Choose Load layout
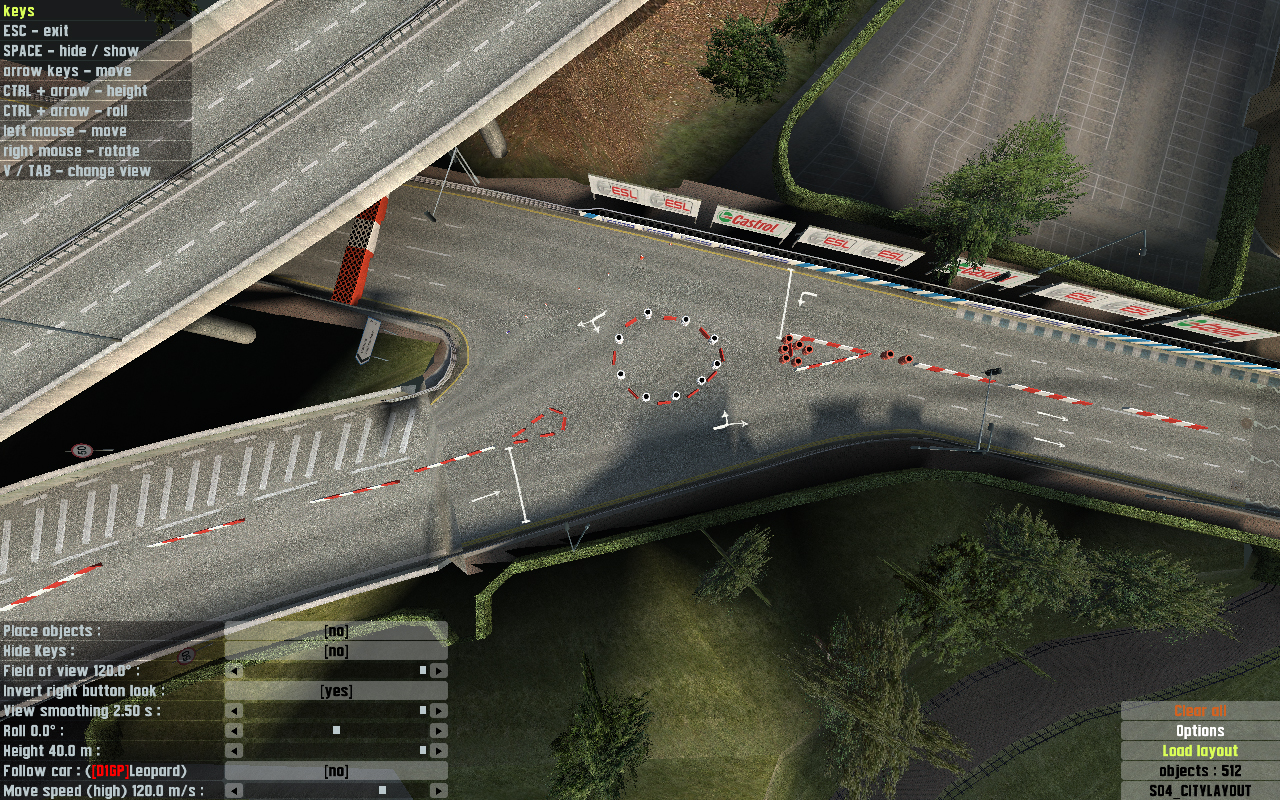This screenshot has height=800, width=1280. pyautogui.click(x=1200, y=751)
